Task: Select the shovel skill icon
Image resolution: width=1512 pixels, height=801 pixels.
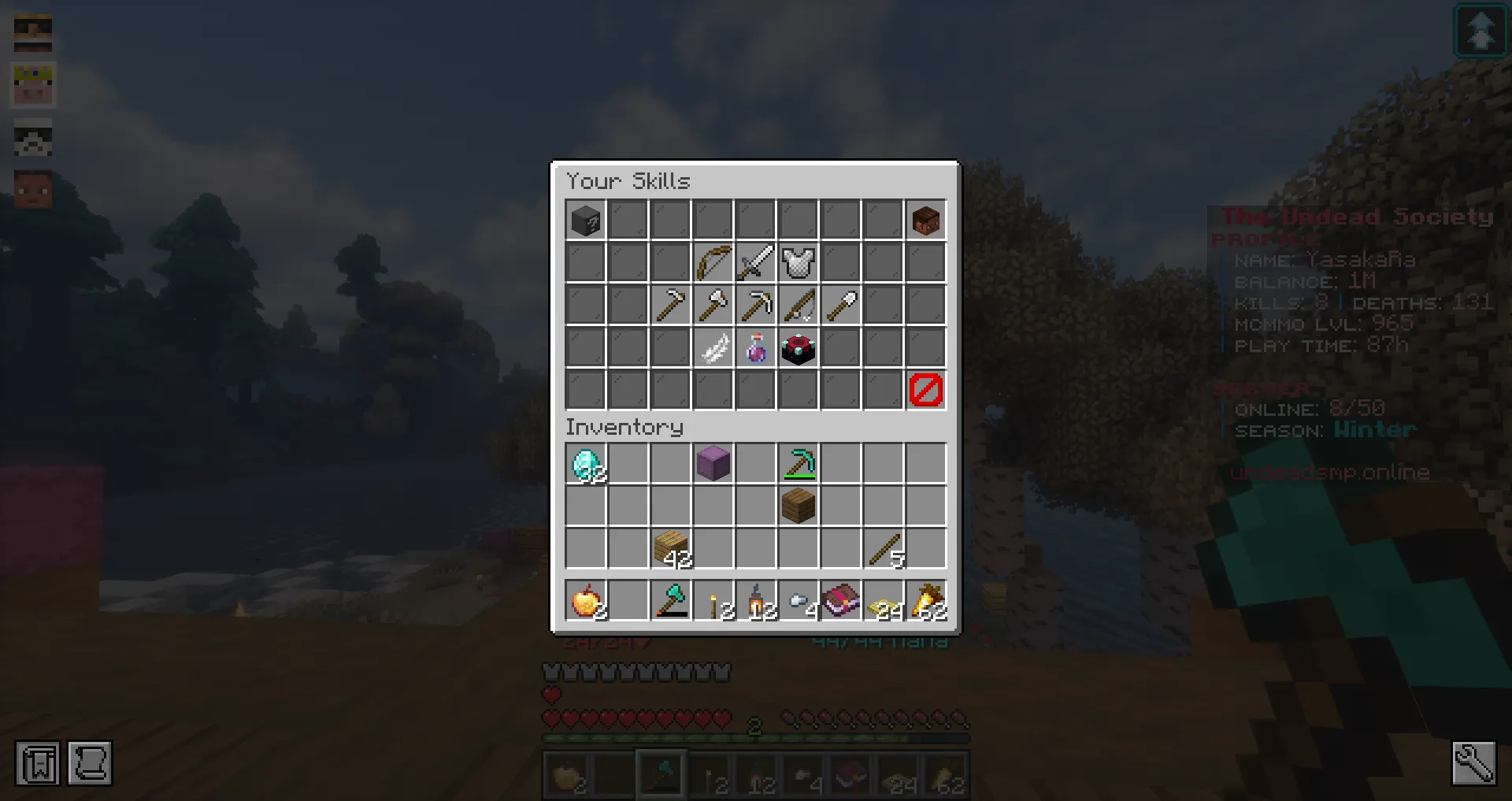Action: coord(841,305)
